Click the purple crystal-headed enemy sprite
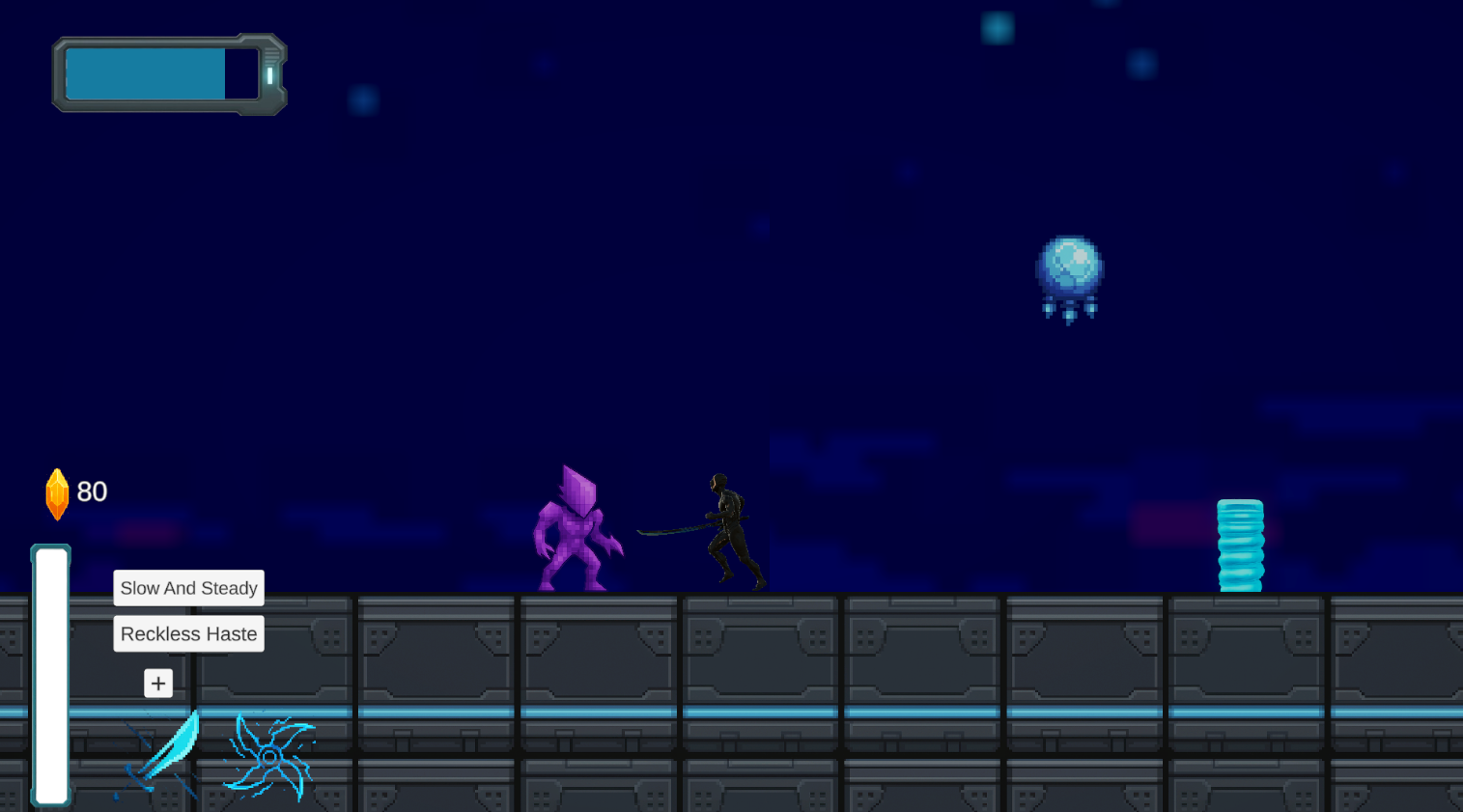This screenshot has width=1463, height=812. coord(577,531)
